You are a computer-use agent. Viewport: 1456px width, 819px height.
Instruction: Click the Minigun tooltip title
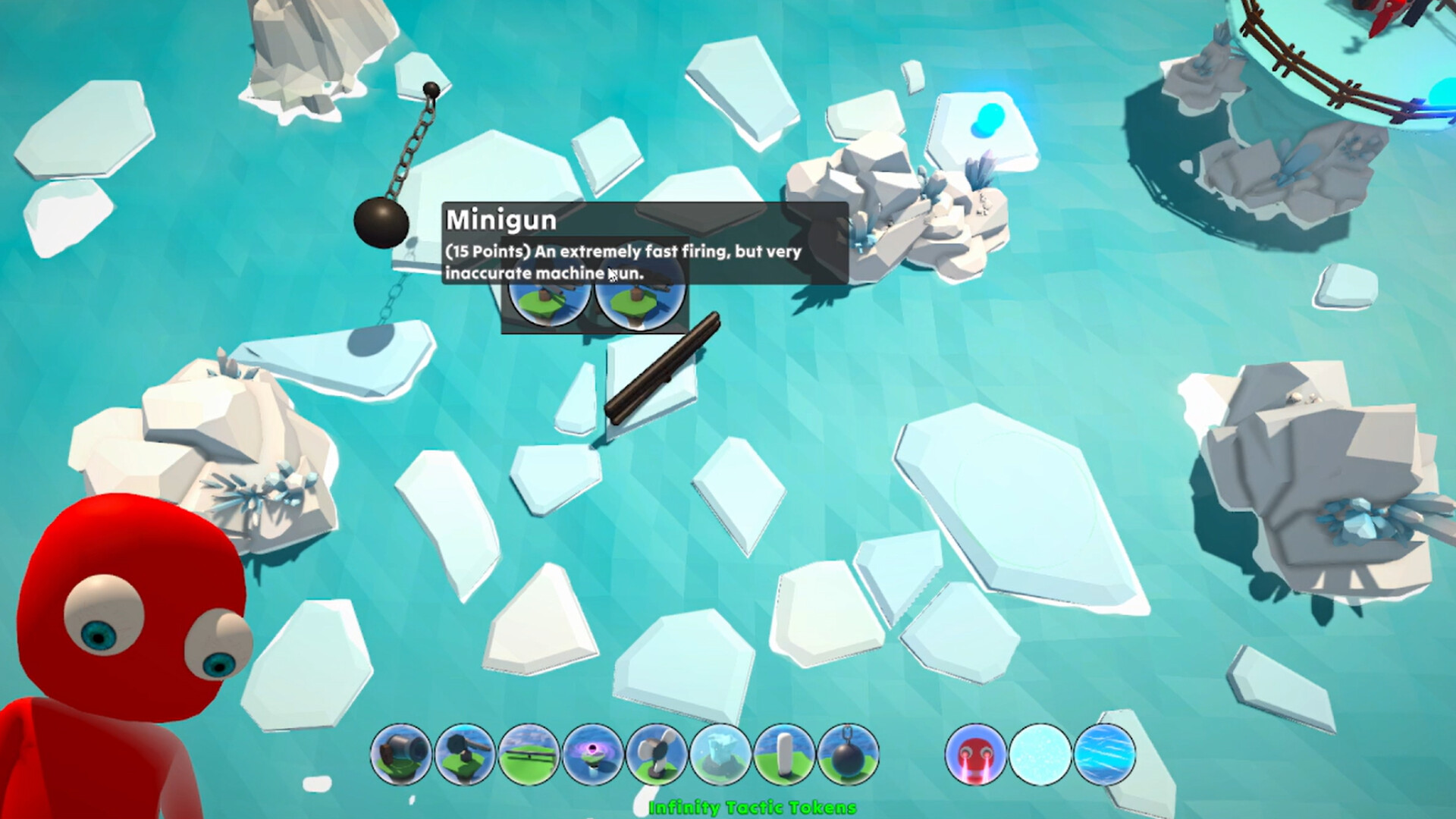tap(500, 221)
